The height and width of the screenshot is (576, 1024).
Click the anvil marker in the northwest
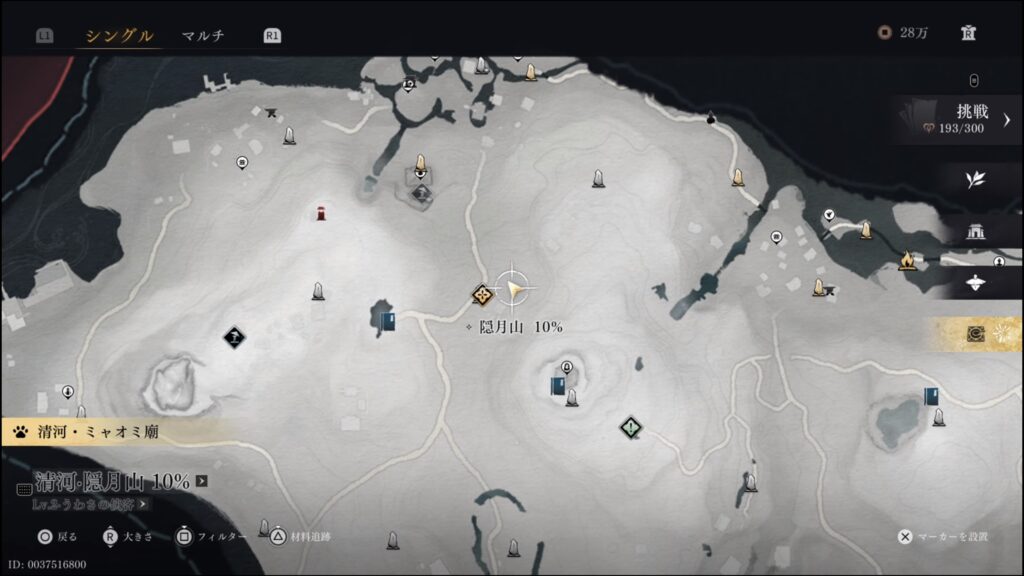pos(272,112)
